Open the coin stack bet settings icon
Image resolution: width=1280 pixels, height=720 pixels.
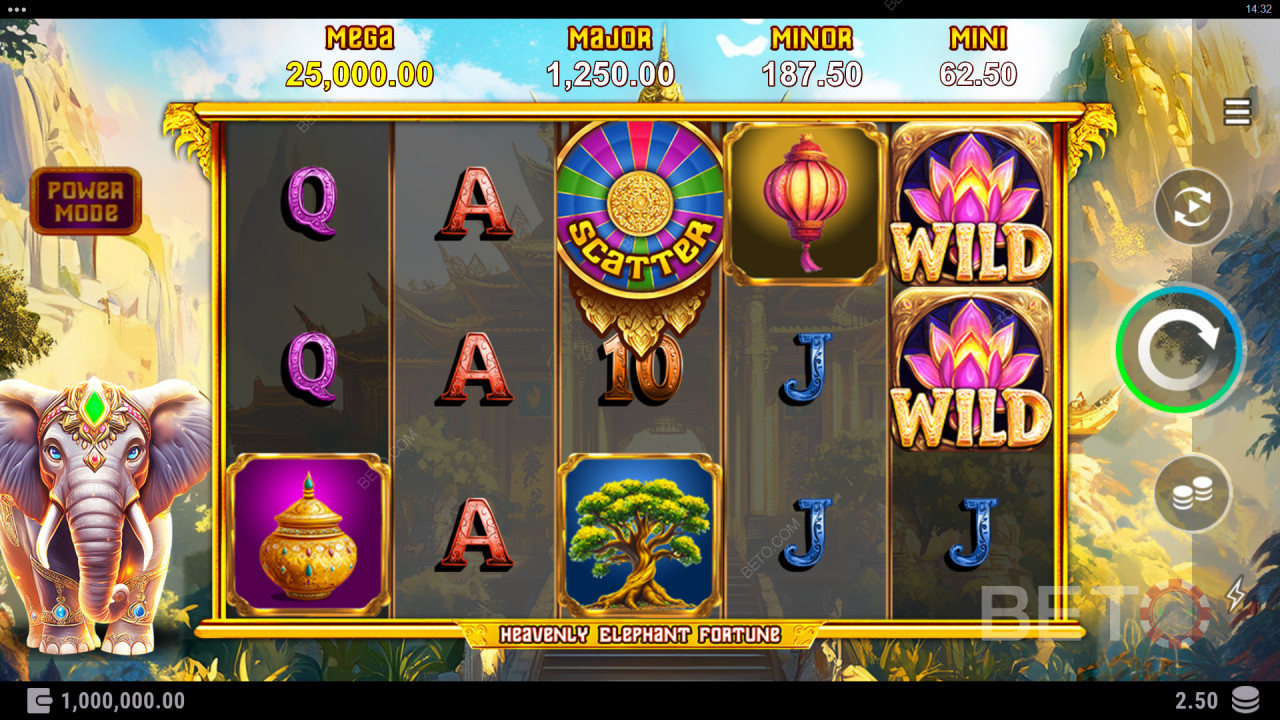(1192, 489)
